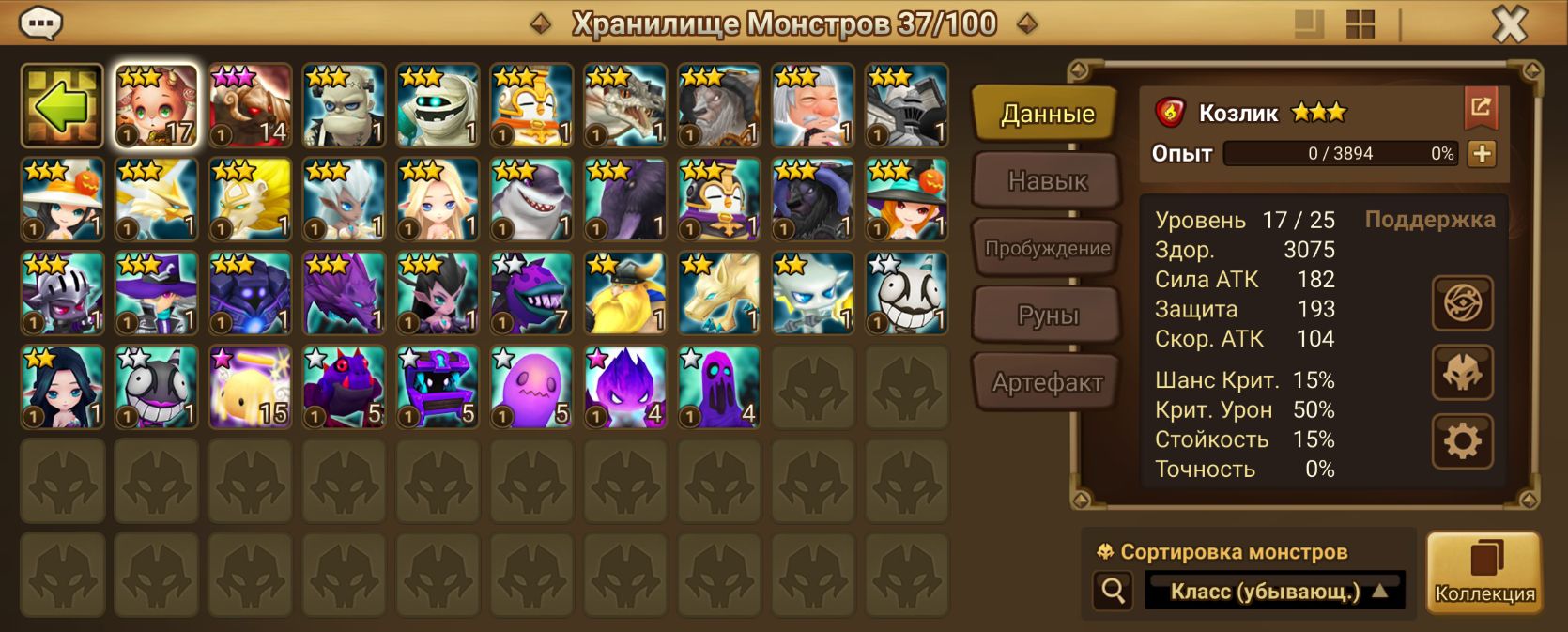Switch to the Артефакт tab

tap(1047, 383)
